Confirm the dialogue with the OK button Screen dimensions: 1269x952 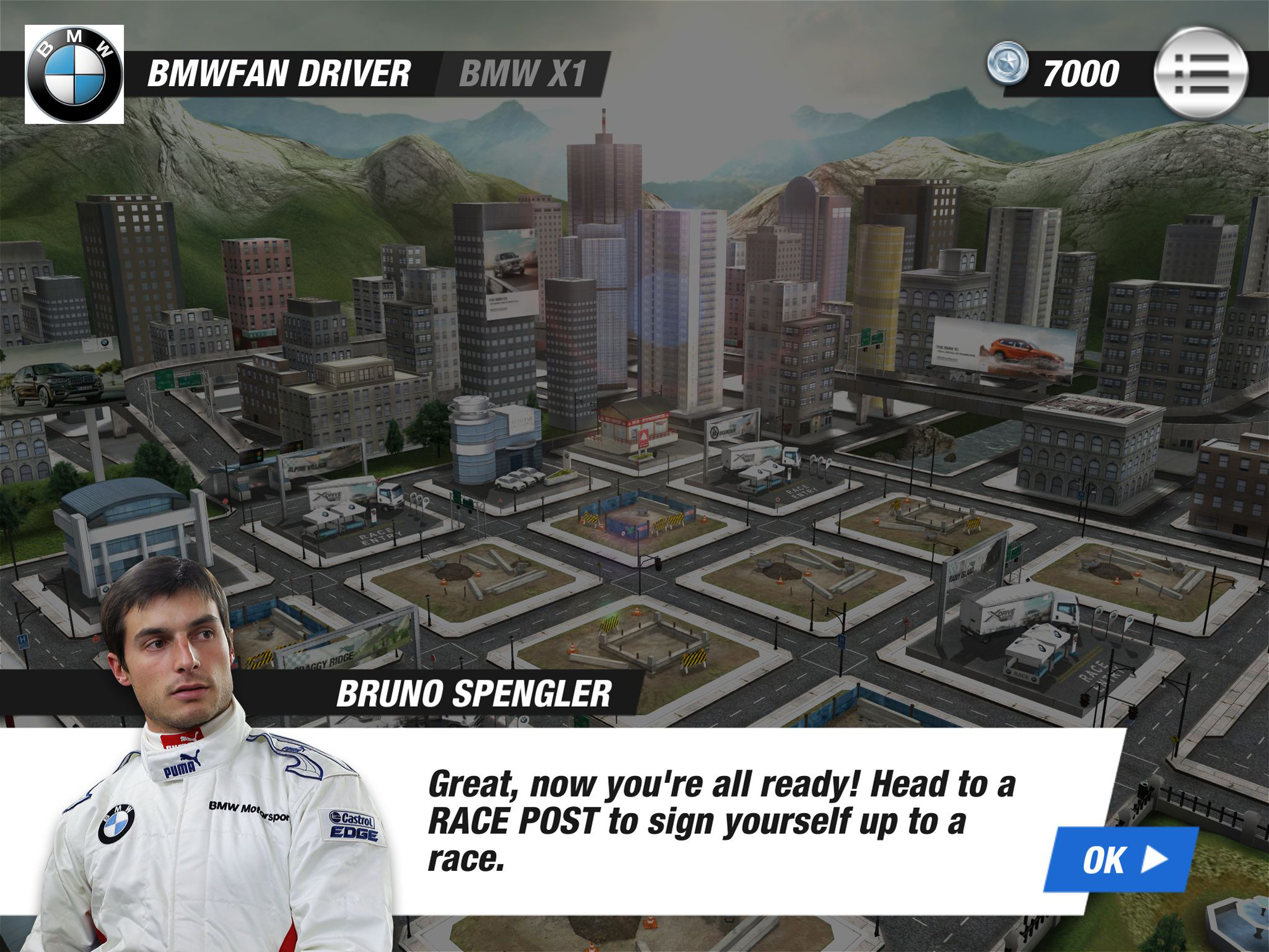[x=1121, y=860]
